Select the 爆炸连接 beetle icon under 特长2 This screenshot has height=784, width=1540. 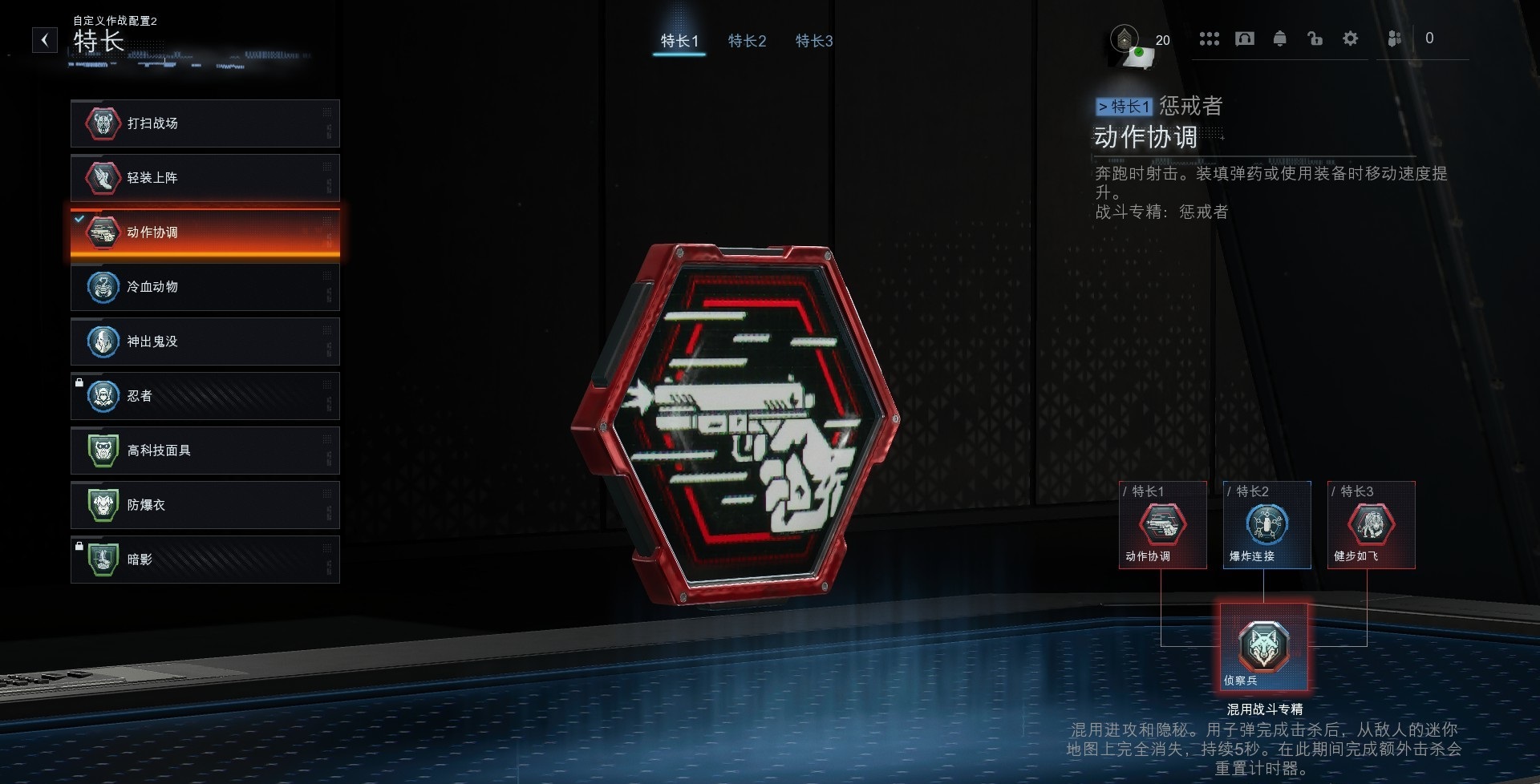pos(1268,525)
